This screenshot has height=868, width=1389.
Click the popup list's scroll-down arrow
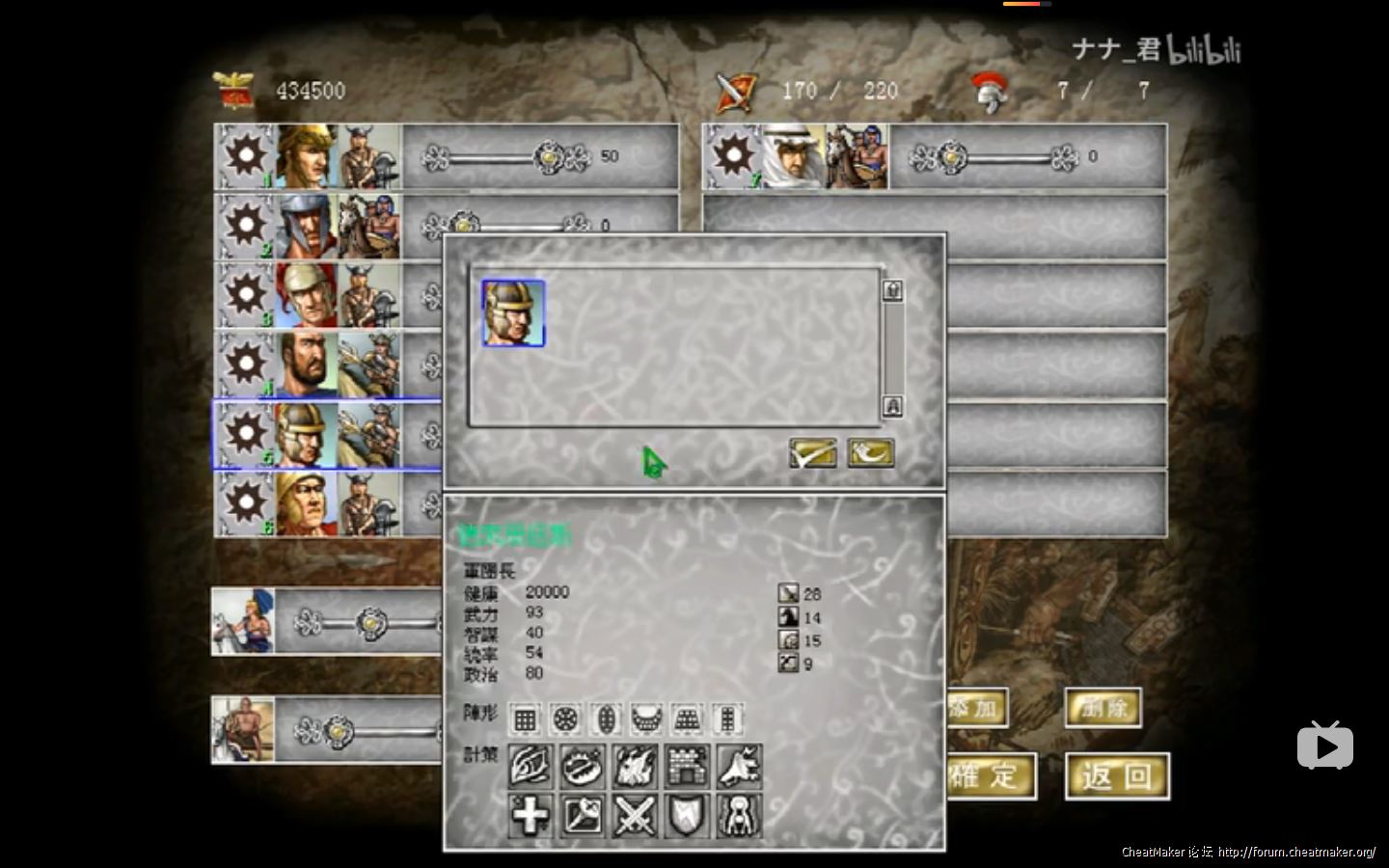pos(893,406)
